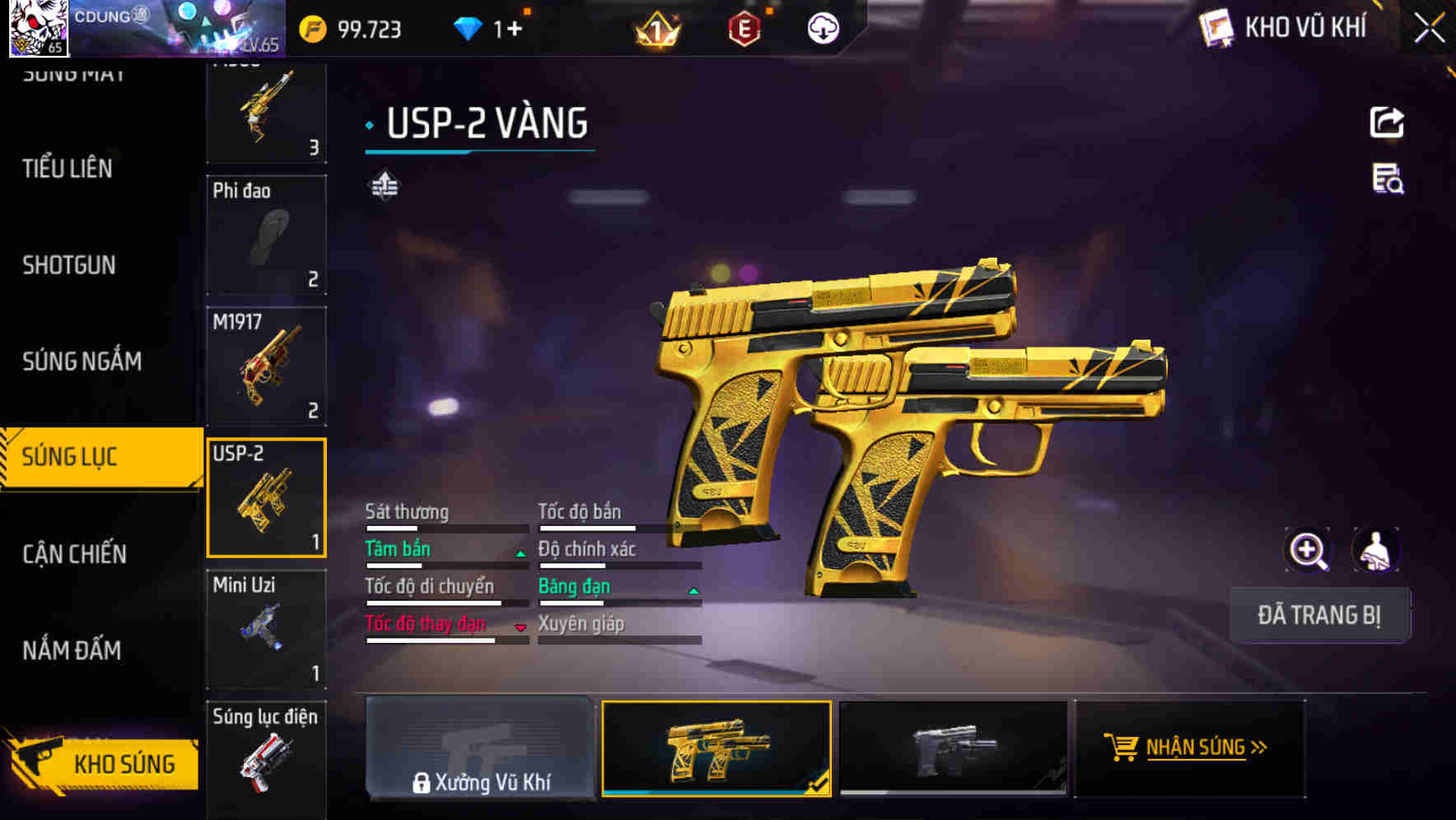Open the diamond currency icon
1456x820 pixels.
pos(469,27)
